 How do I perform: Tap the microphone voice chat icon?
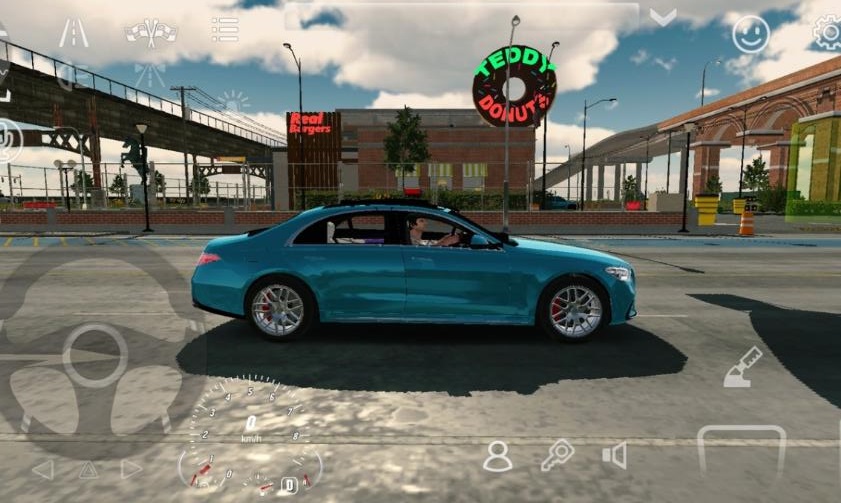tap(8, 140)
